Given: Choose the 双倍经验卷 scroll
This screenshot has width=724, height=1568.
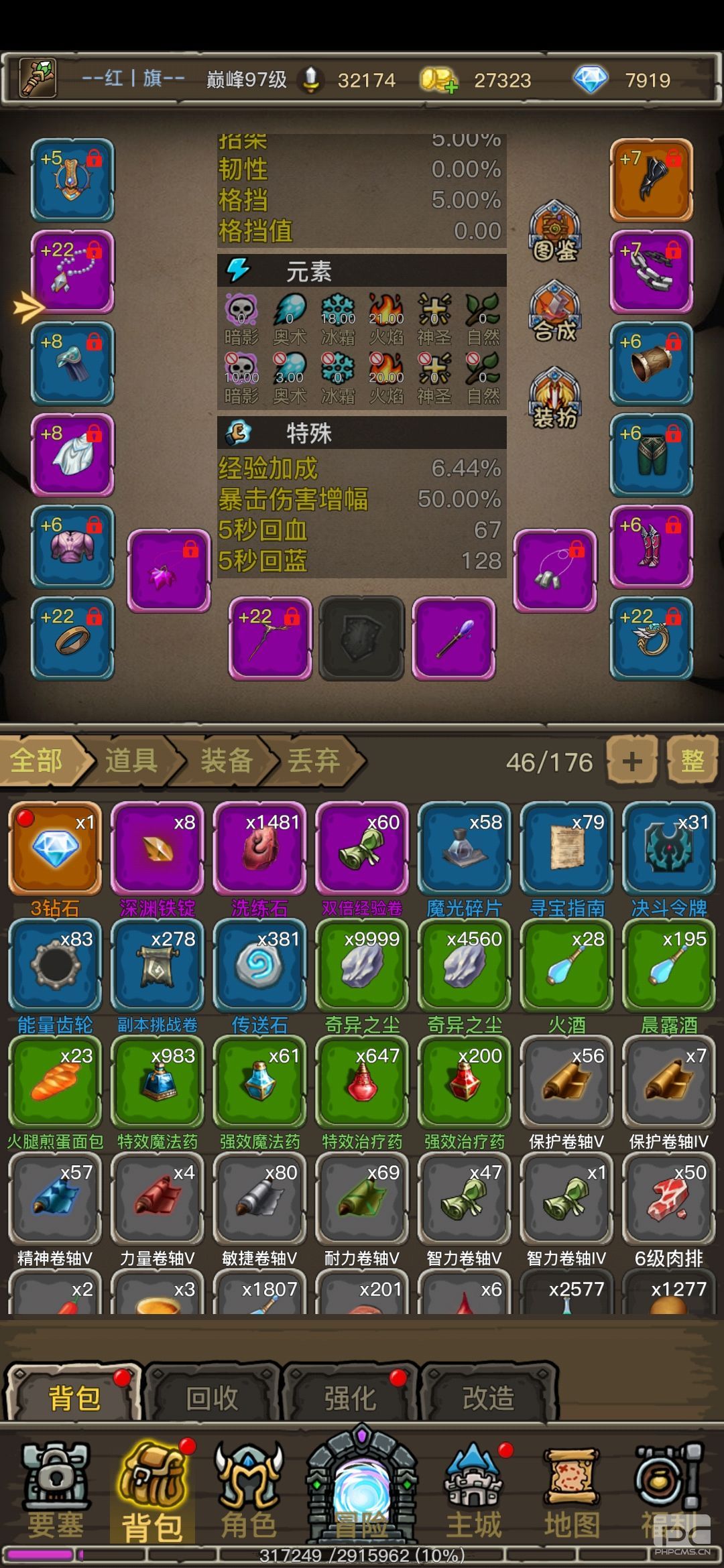Looking at the screenshot, I should tap(362, 848).
